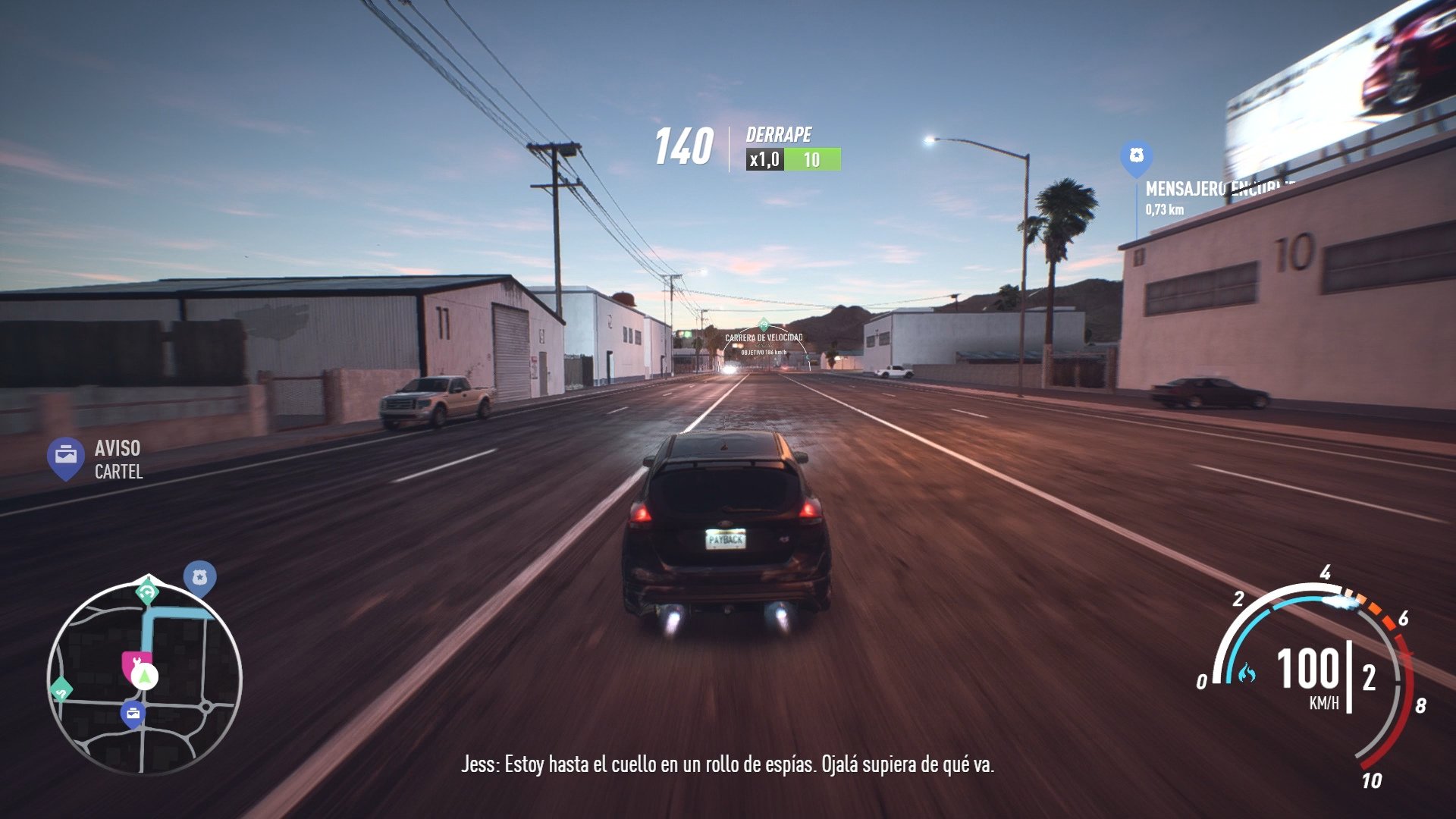Viewport: 1456px width, 819px height.
Task: Click the green circuit race diamond on the minimap
Action: 146,591
